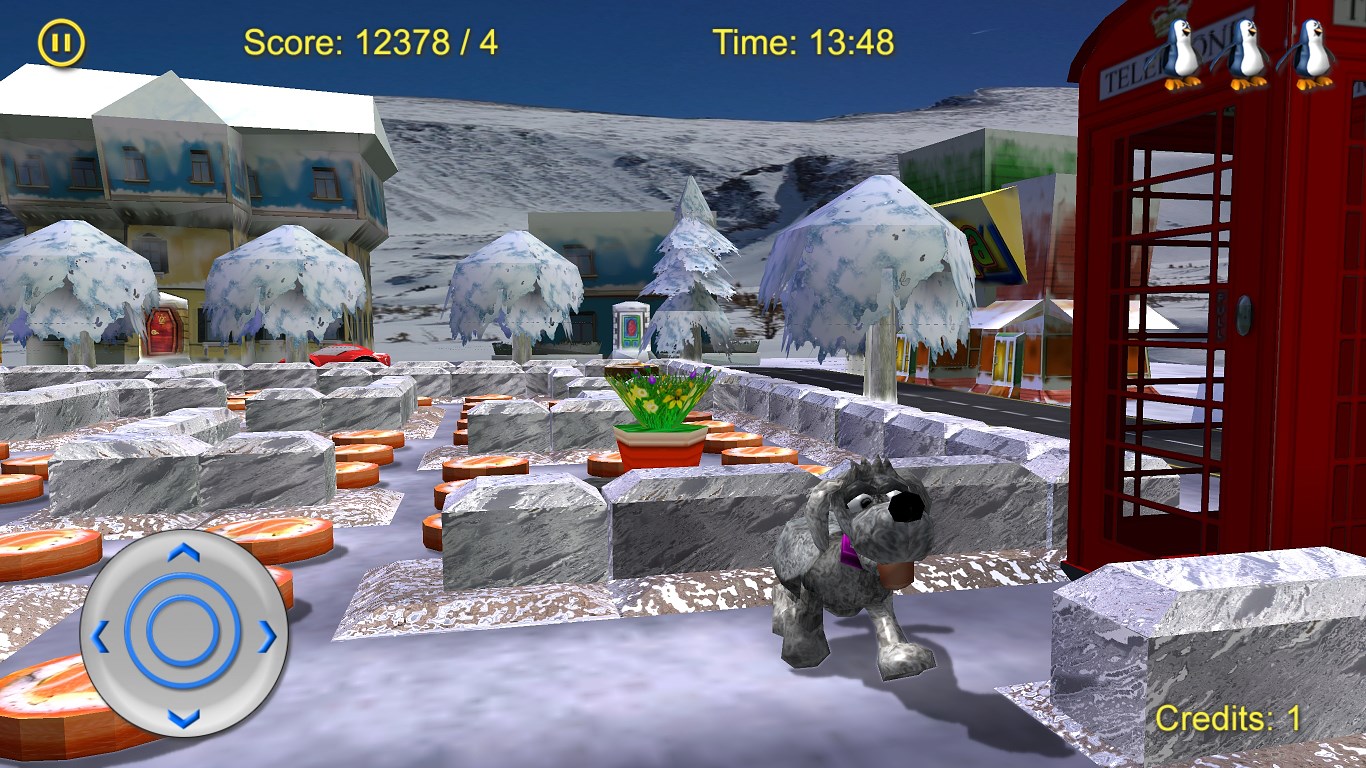Tap the left arrow on the directional pad

coord(101,634)
